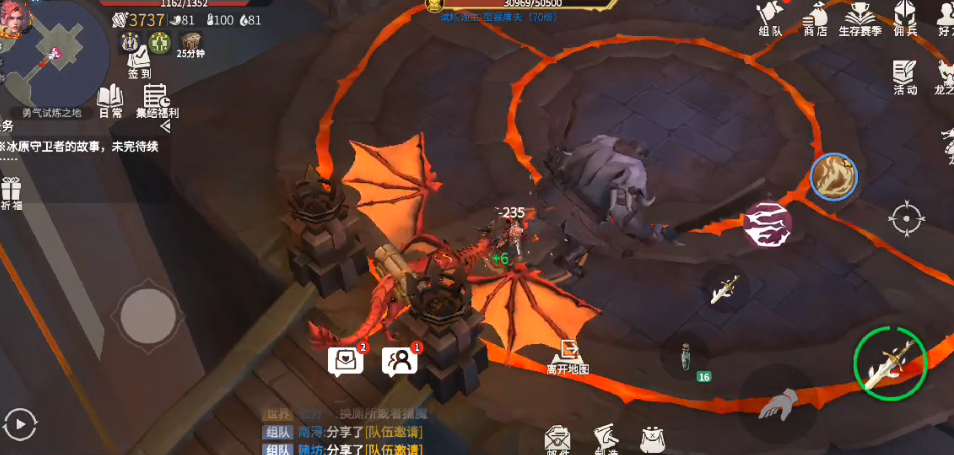The height and width of the screenshot is (455, 954).
Task: Open the friend request bubble notification
Action: coord(400,361)
